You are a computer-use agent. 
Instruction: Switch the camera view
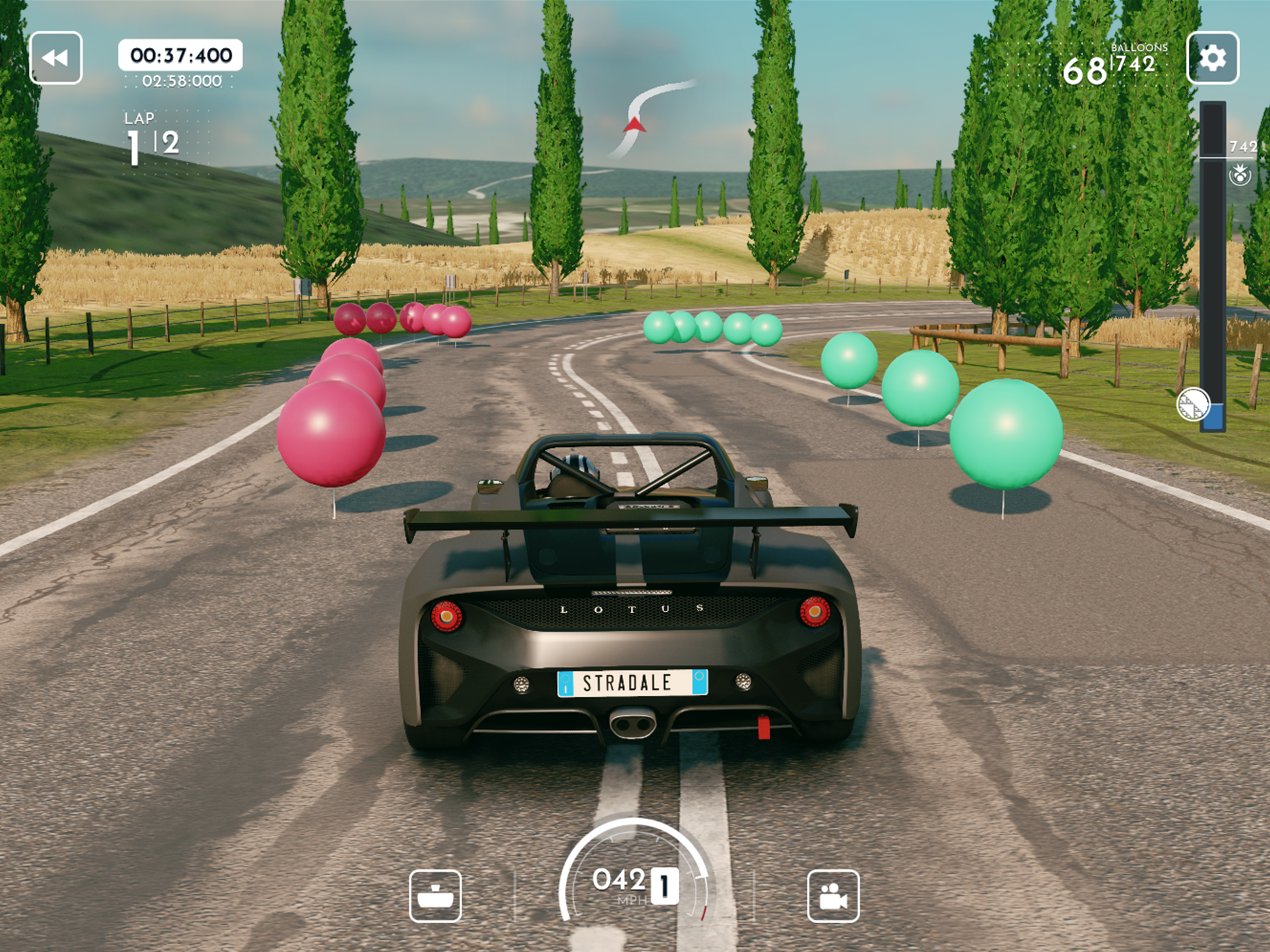click(x=833, y=896)
